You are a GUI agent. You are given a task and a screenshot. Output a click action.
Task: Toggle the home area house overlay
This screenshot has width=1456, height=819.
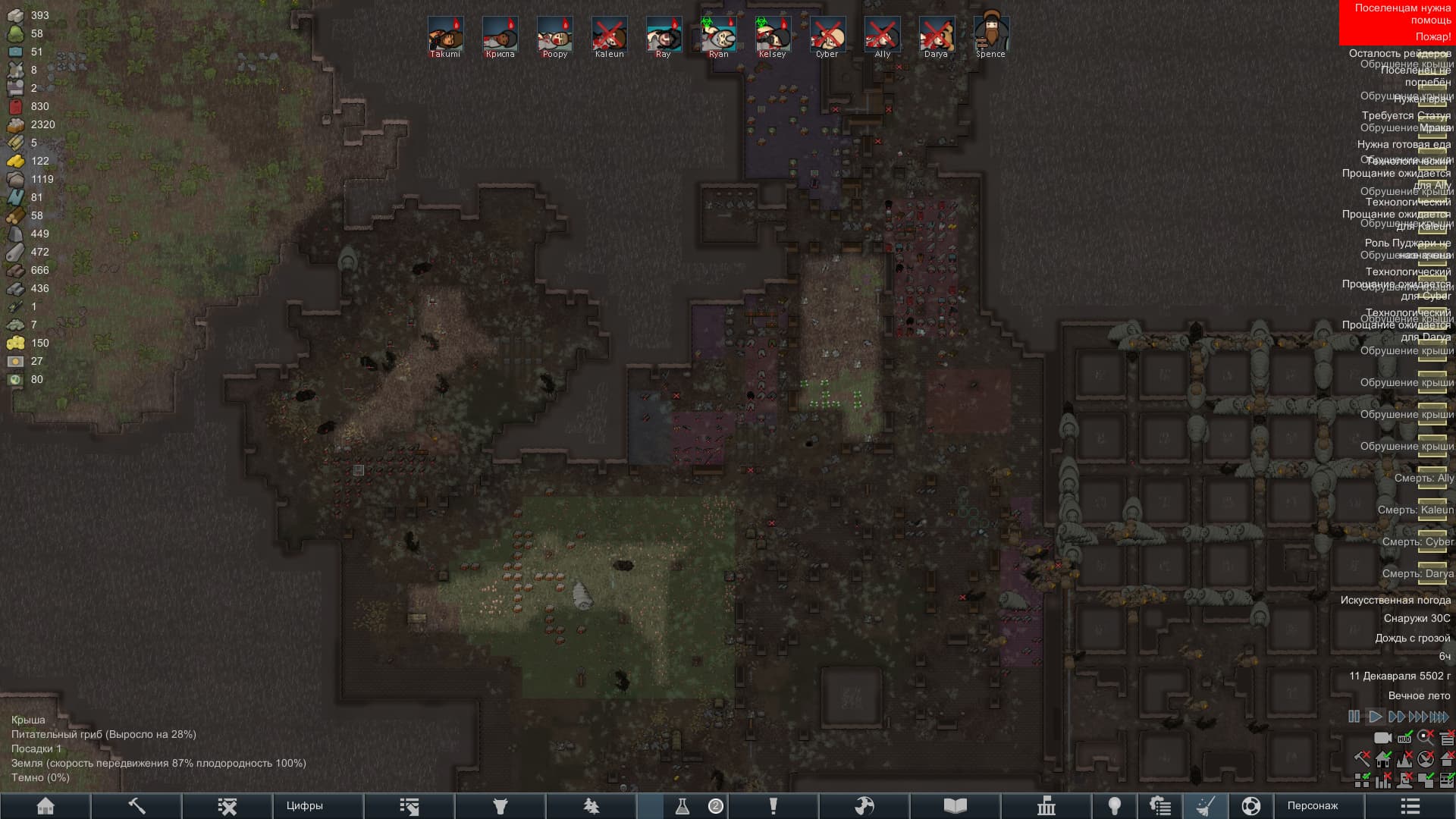[x=1383, y=759]
